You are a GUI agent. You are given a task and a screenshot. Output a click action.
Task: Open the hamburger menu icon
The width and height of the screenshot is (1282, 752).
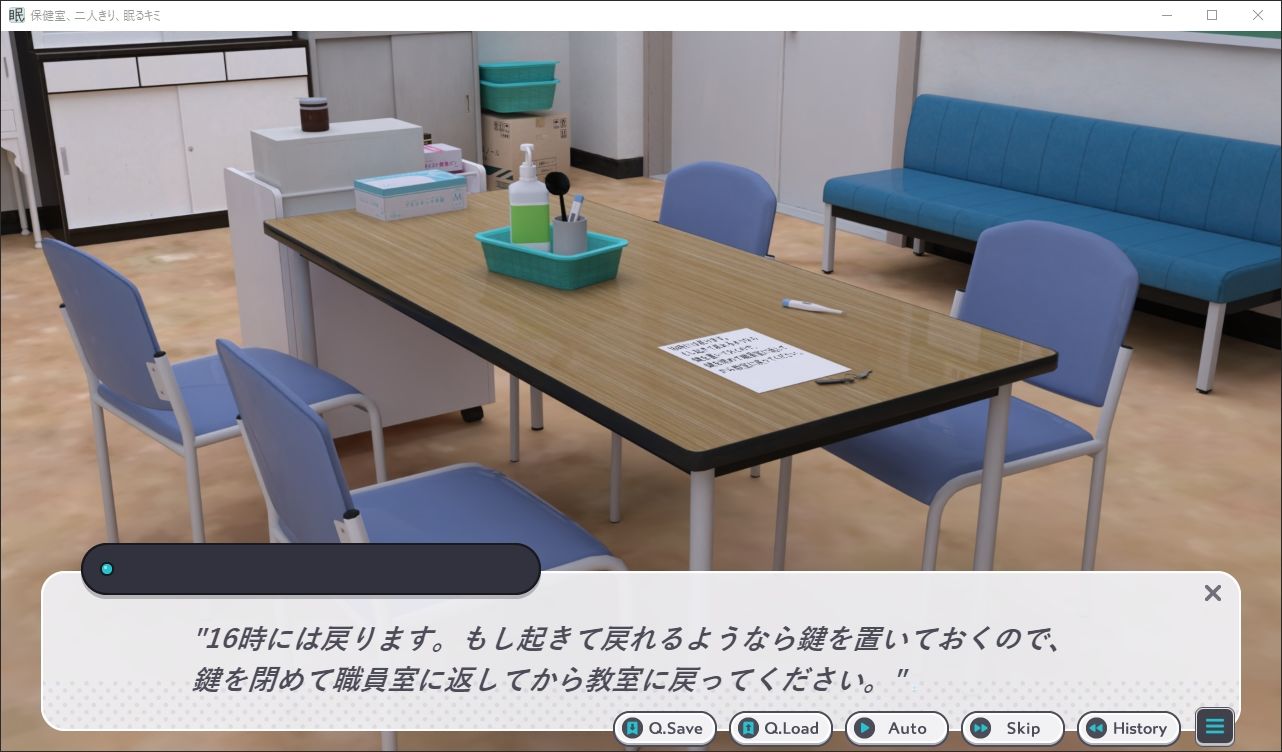click(x=1214, y=726)
